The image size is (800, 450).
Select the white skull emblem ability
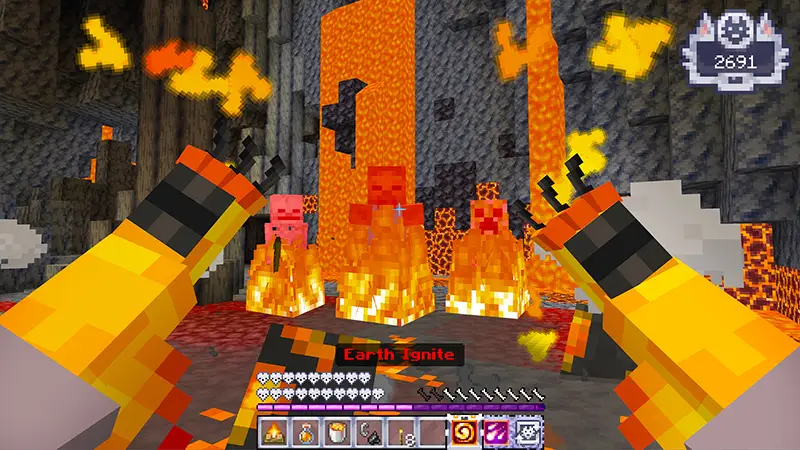pos(527,433)
